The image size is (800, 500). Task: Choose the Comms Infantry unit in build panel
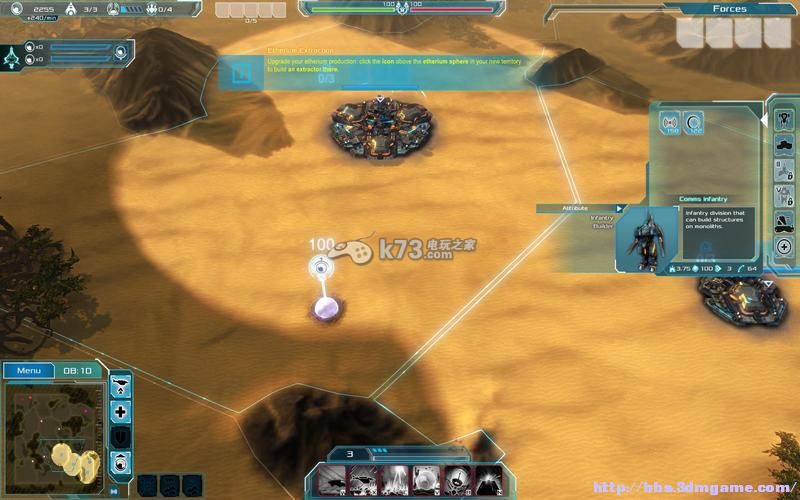coord(785,119)
